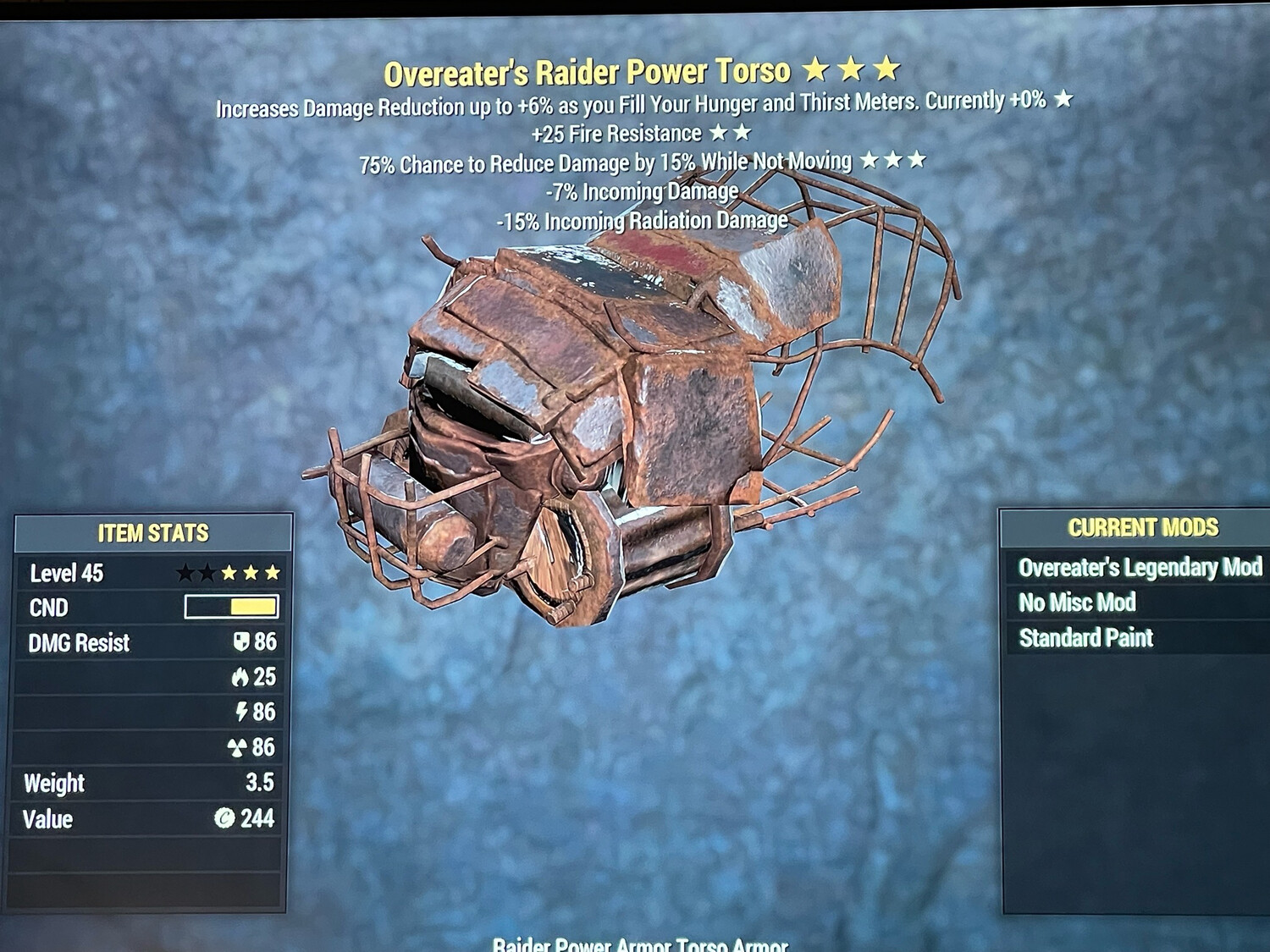The width and height of the screenshot is (1270, 952).
Task: Select the fire resistance flame icon
Action: [x=240, y=677]
